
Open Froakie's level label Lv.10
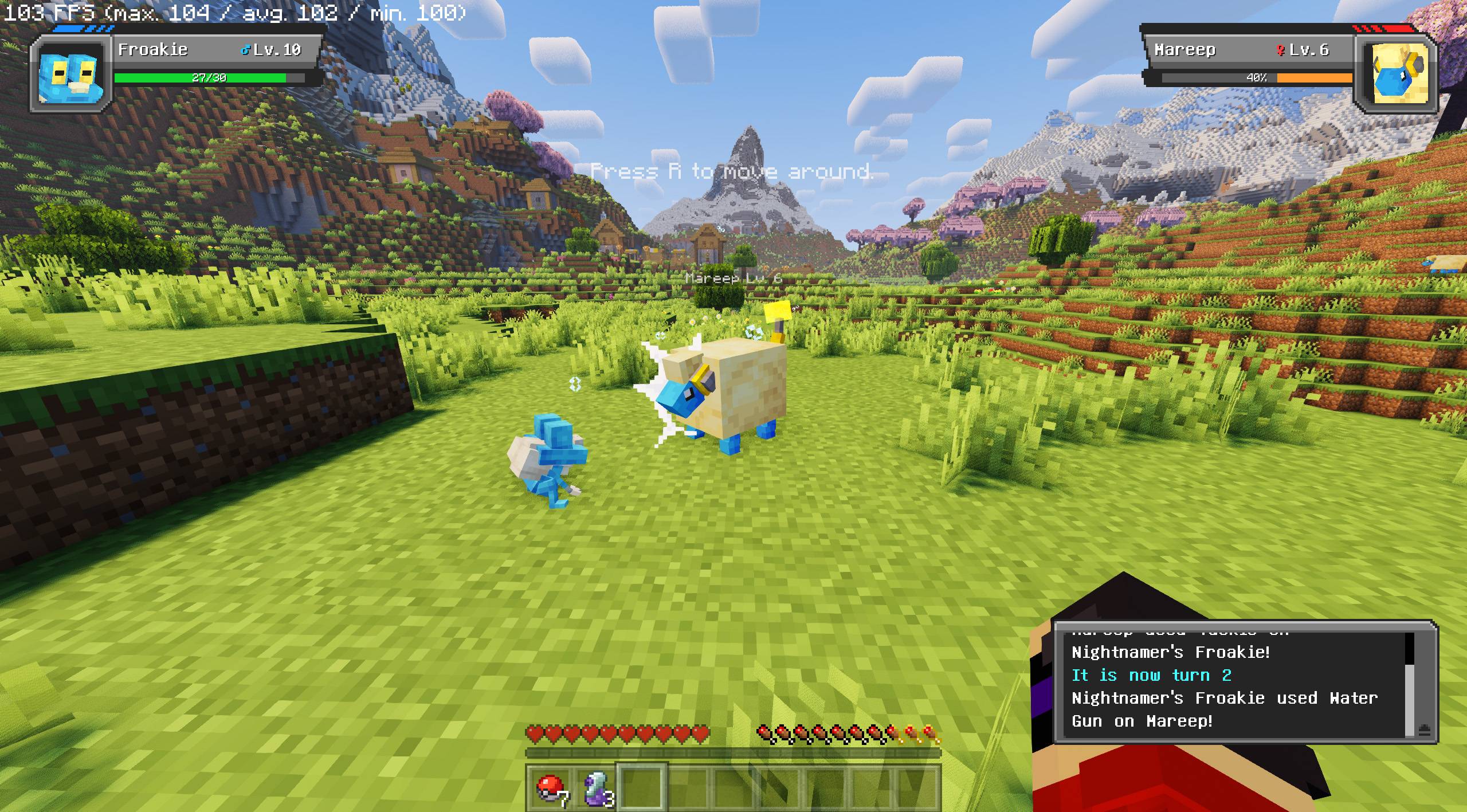(x=276, y=50)
